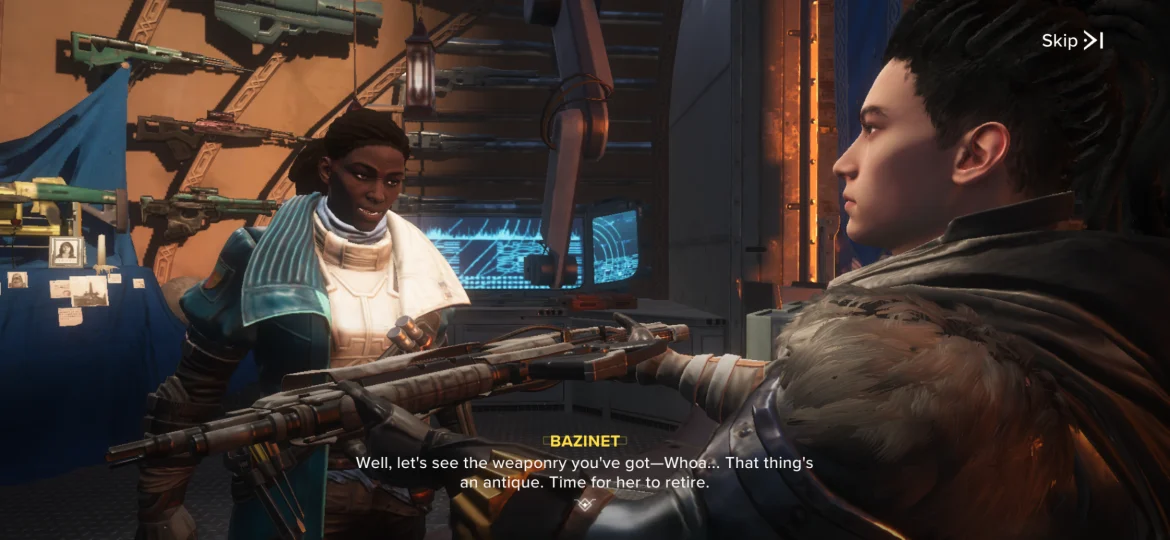The height and width of the screenshot is (540, 1170).
Task: Skip the cutscene with the Skip button
Action: (1072, 41)
